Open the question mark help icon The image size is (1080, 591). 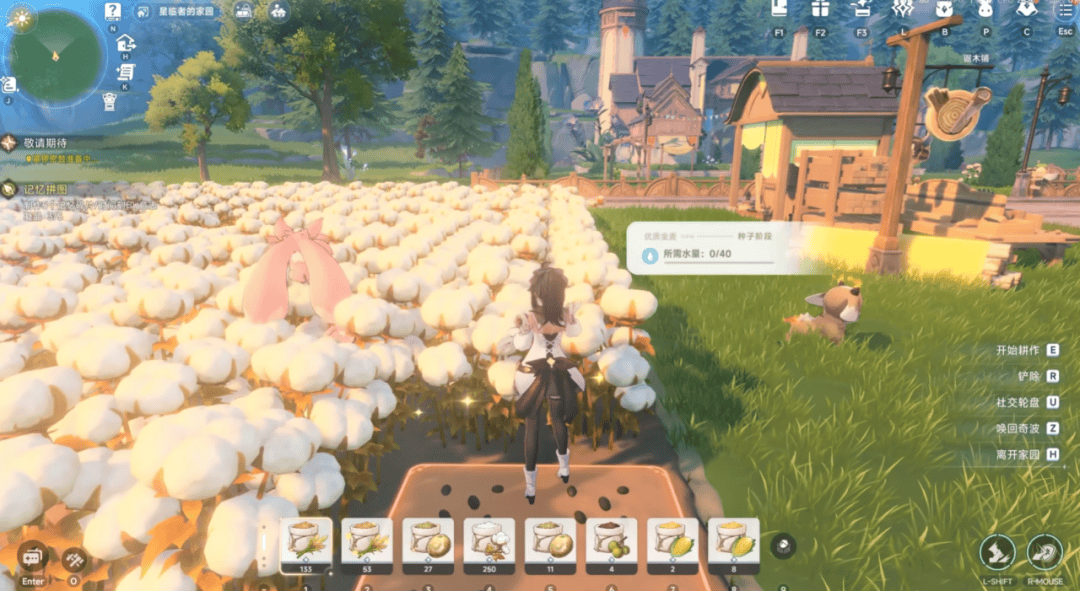[x=113, y=12]
